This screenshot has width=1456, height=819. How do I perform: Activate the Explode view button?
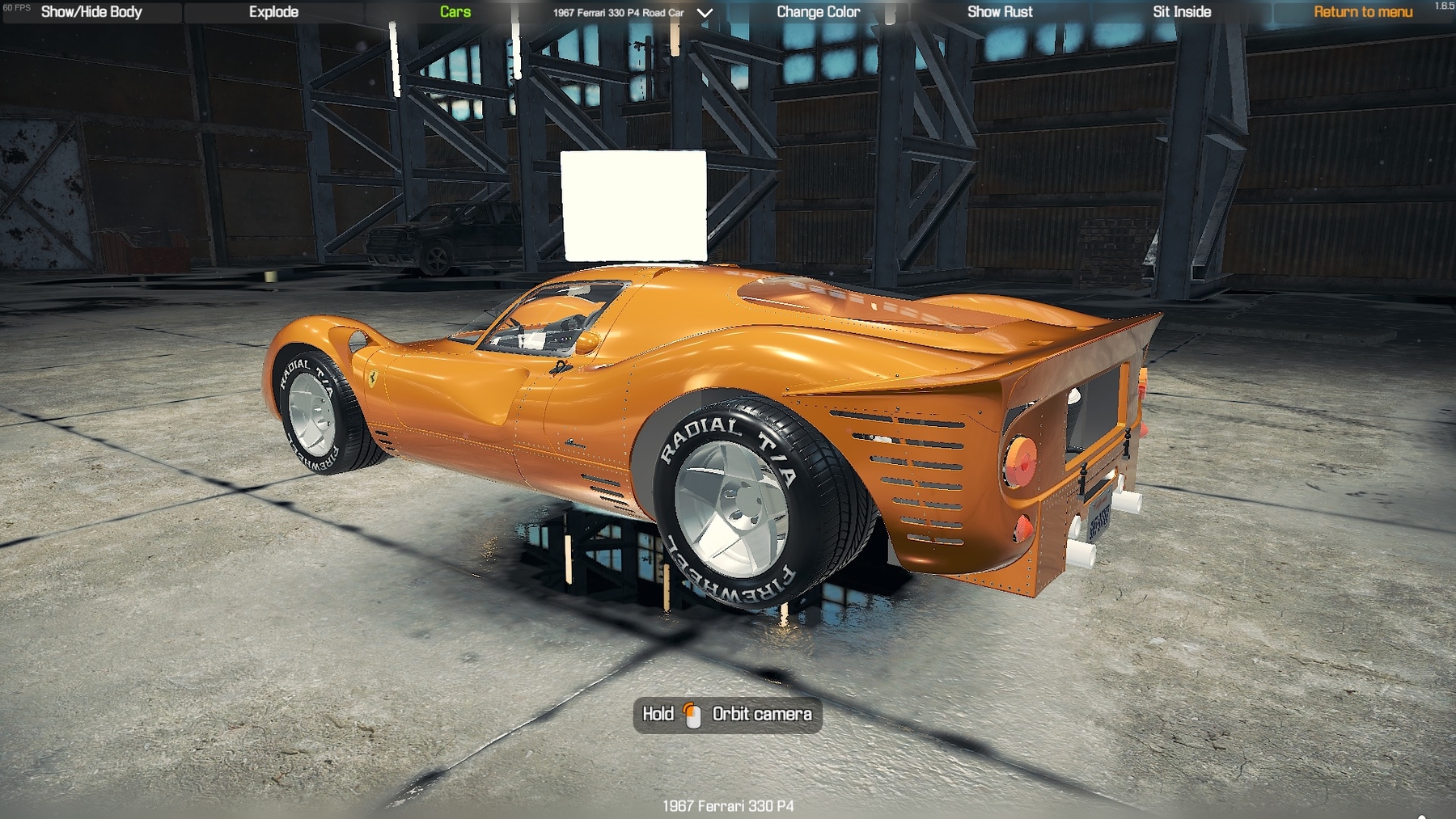[273, 12]
